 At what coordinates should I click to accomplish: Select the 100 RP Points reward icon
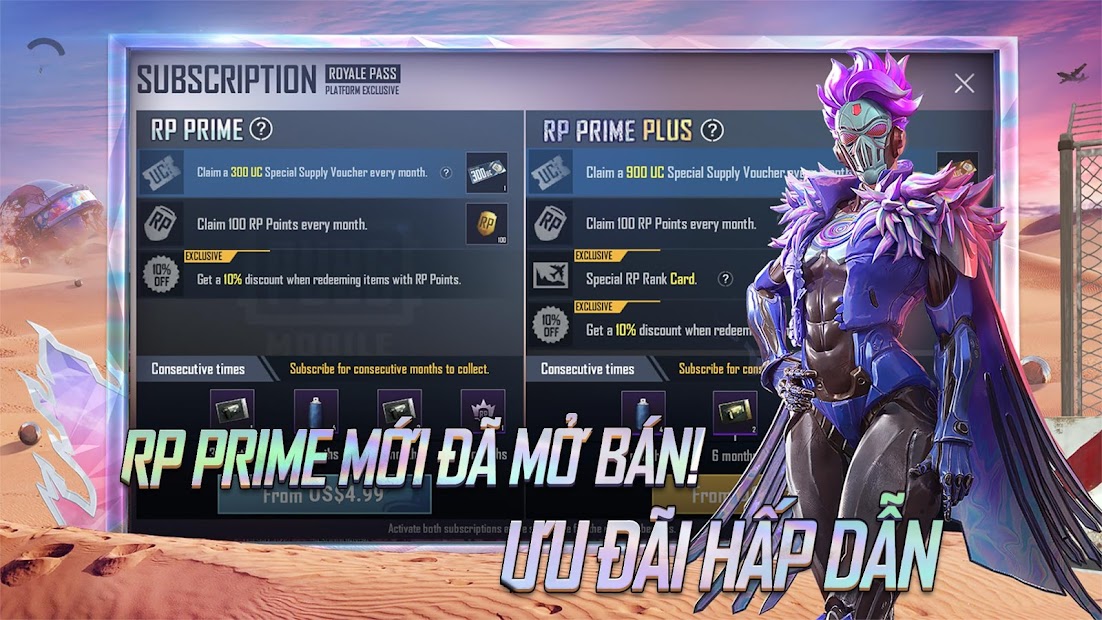pos(486,224)
